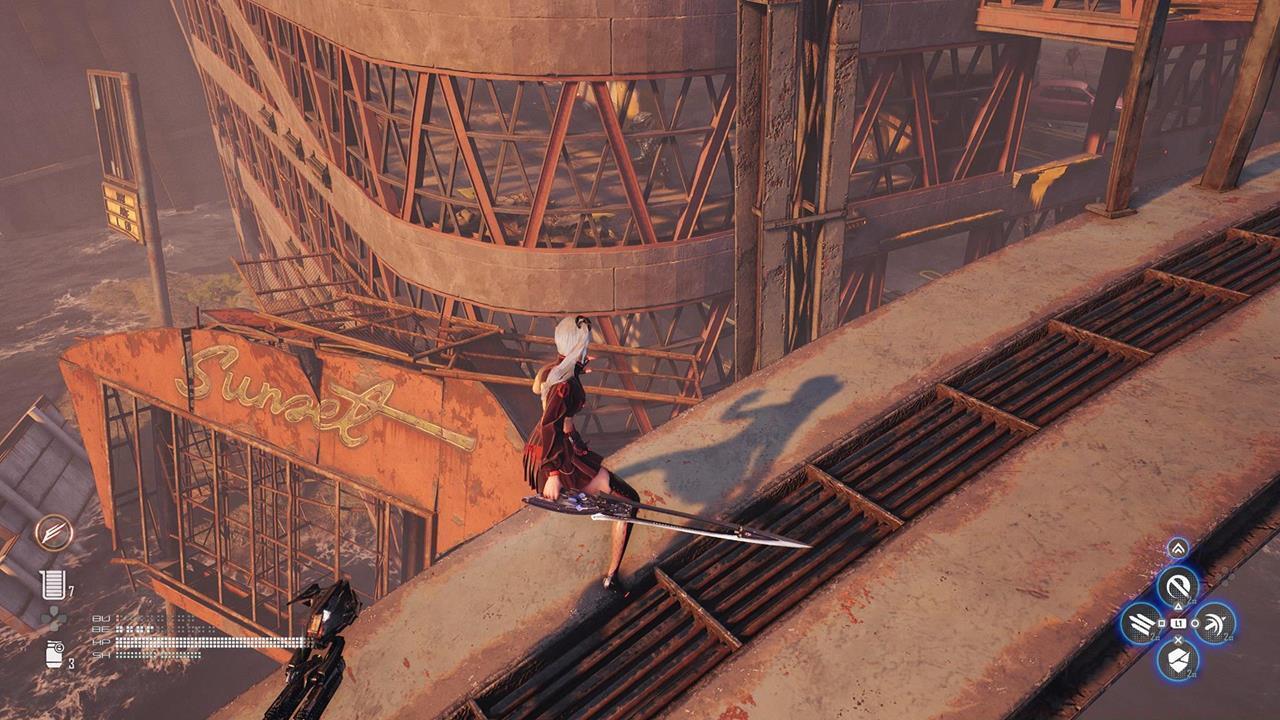Viewport: 1280px width, 720px height.
Task: Expand the chevron above the skill wheel
Action: [1179, 547]
